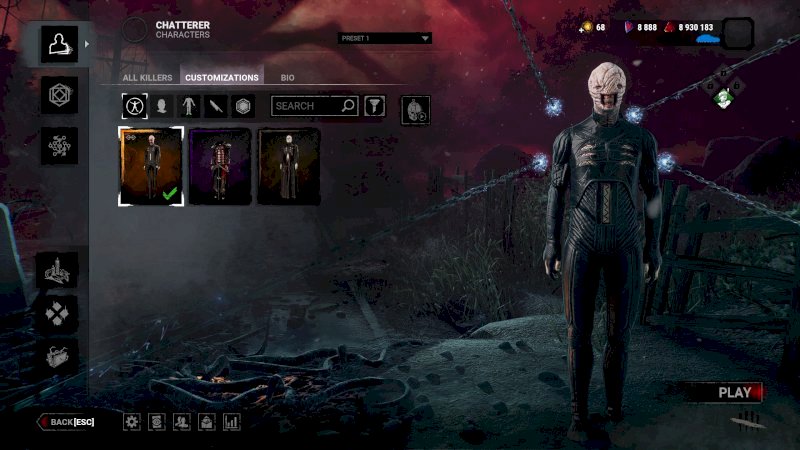The height and width of the screenshot is (450, 800).
Task: Open the Bio tab
Action: [287, 77]
